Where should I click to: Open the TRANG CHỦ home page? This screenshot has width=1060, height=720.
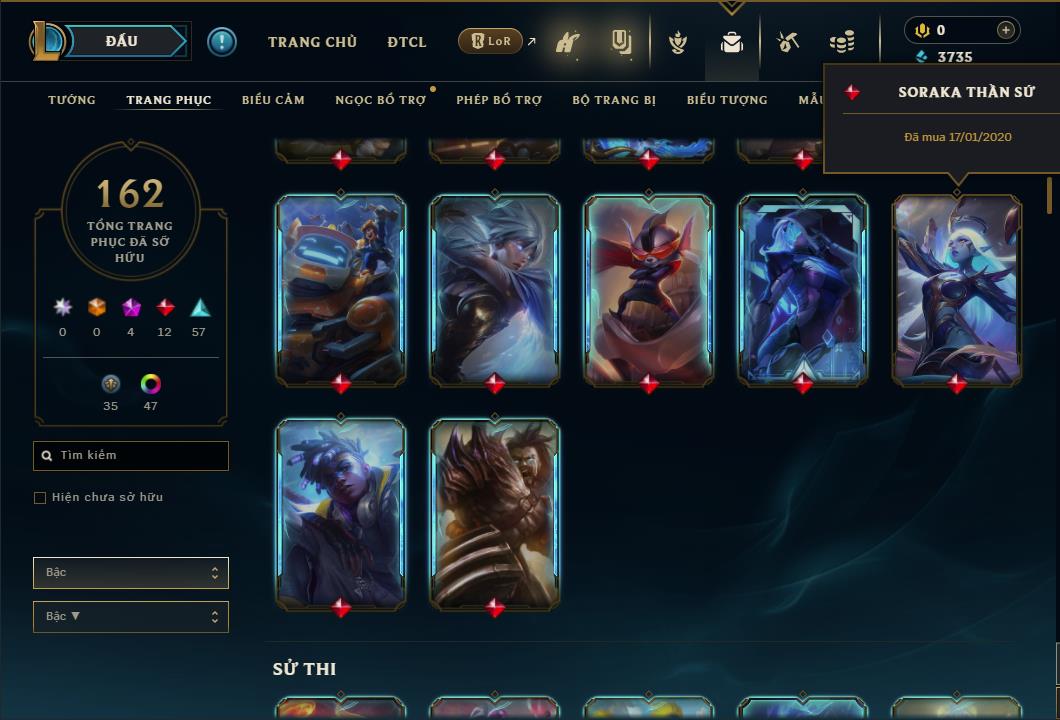312,42
